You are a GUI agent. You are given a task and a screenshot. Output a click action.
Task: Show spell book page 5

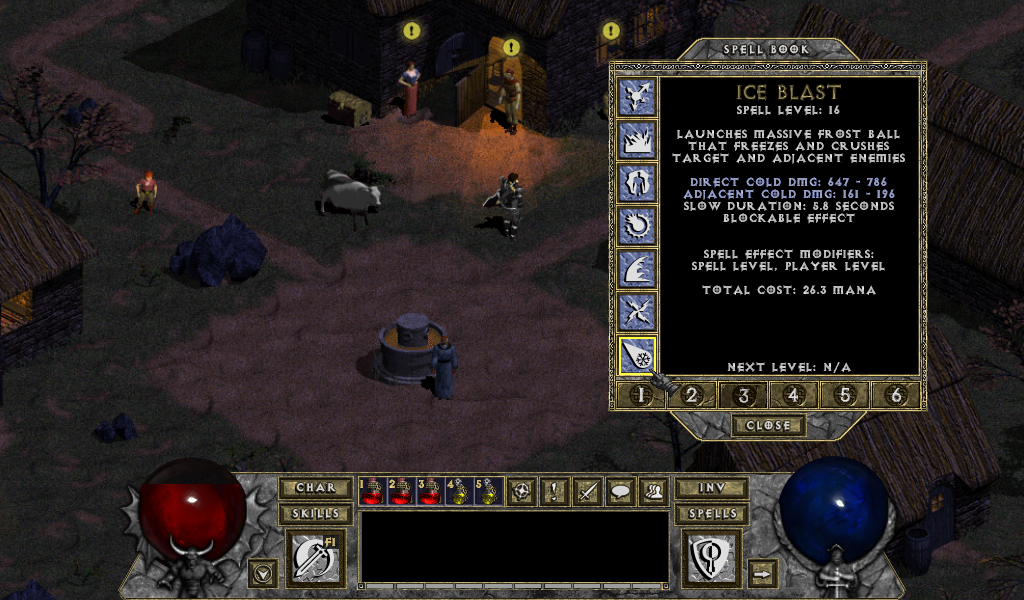[845, 395]
